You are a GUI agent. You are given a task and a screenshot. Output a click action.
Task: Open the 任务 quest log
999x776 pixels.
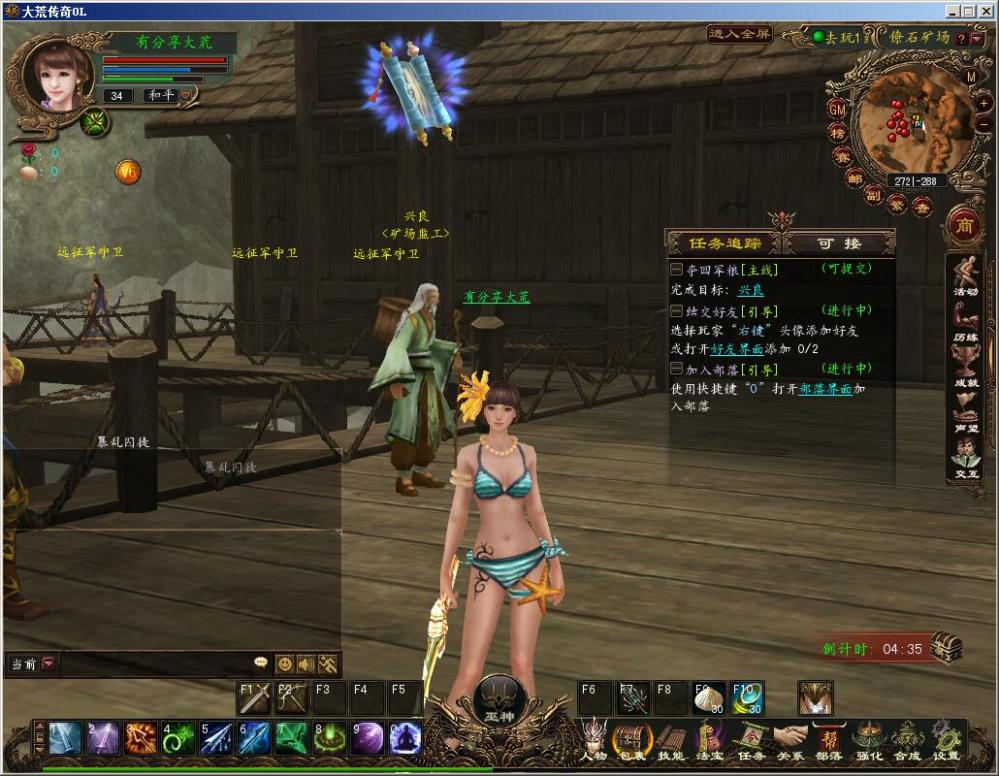(x=750, y=740)
